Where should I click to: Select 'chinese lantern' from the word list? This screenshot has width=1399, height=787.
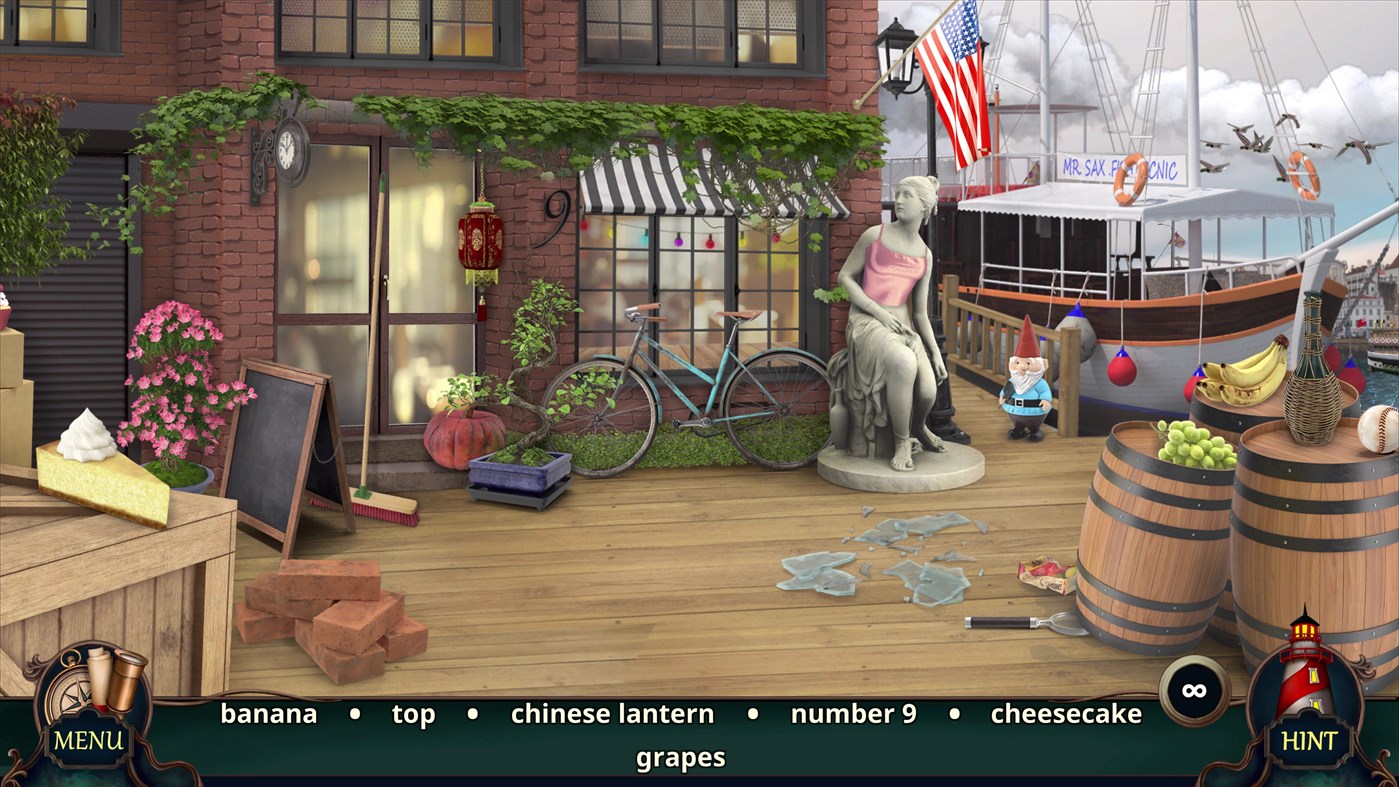611,714
